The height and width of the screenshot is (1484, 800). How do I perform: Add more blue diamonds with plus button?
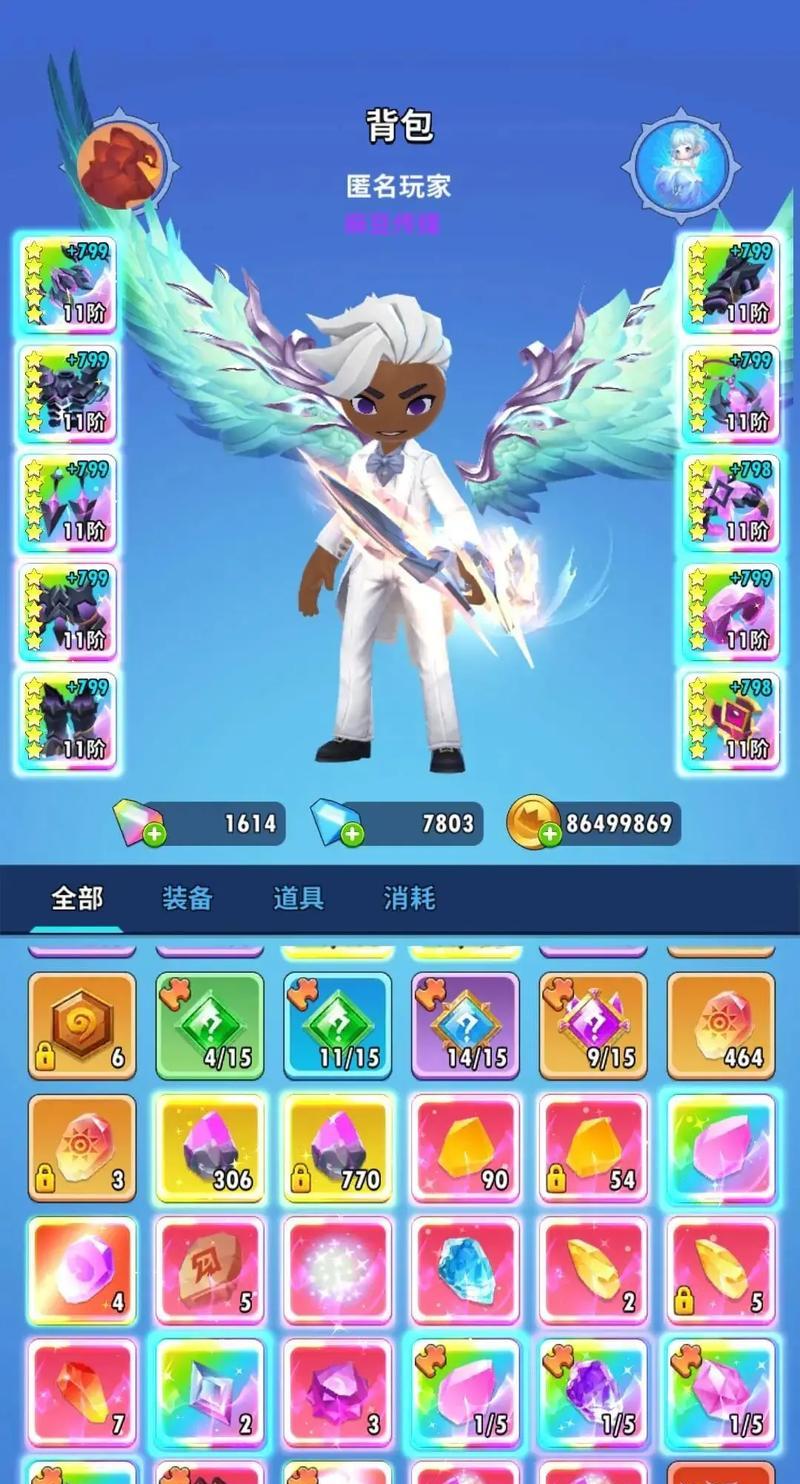(x=352, y=836)
